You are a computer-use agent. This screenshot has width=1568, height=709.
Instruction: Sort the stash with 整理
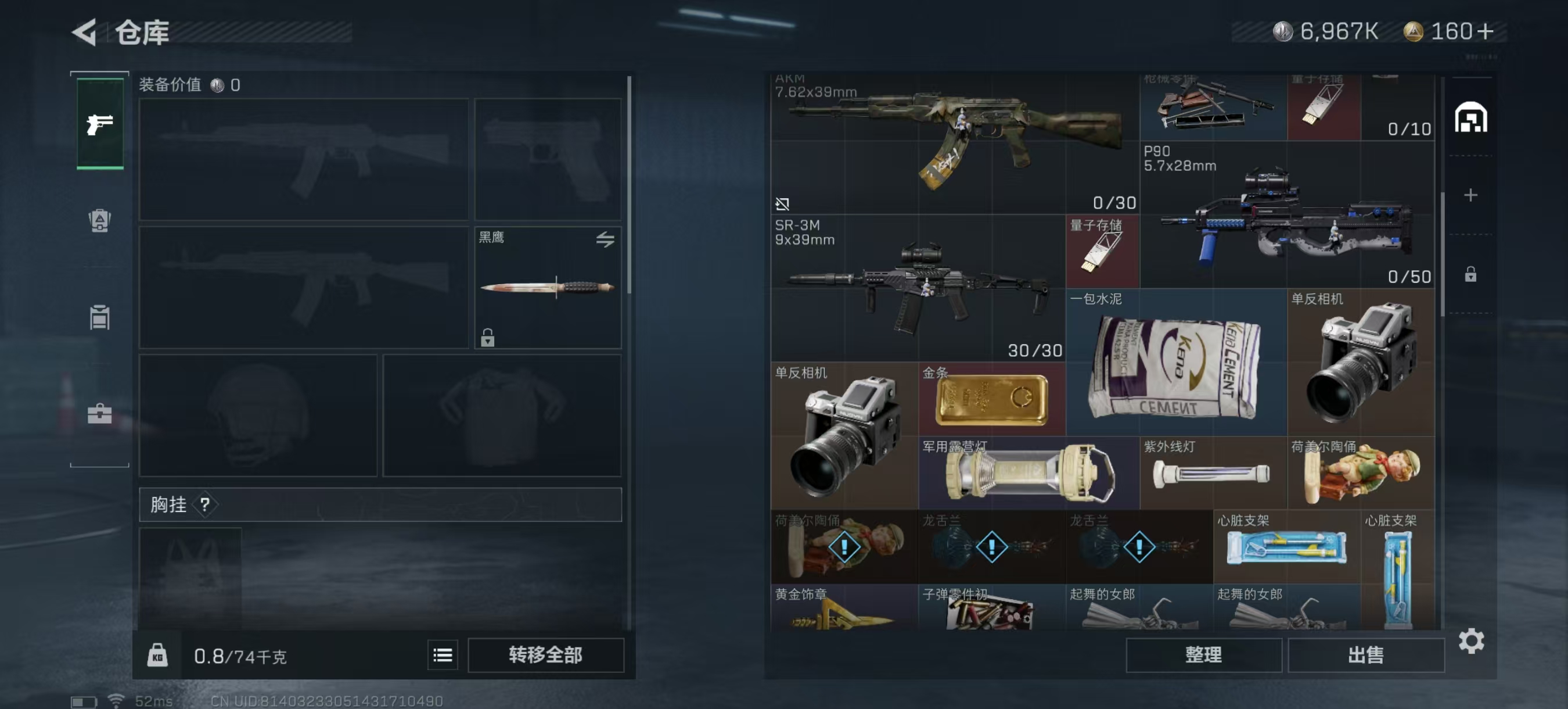pyautogui.click(x=1203, y=655)
